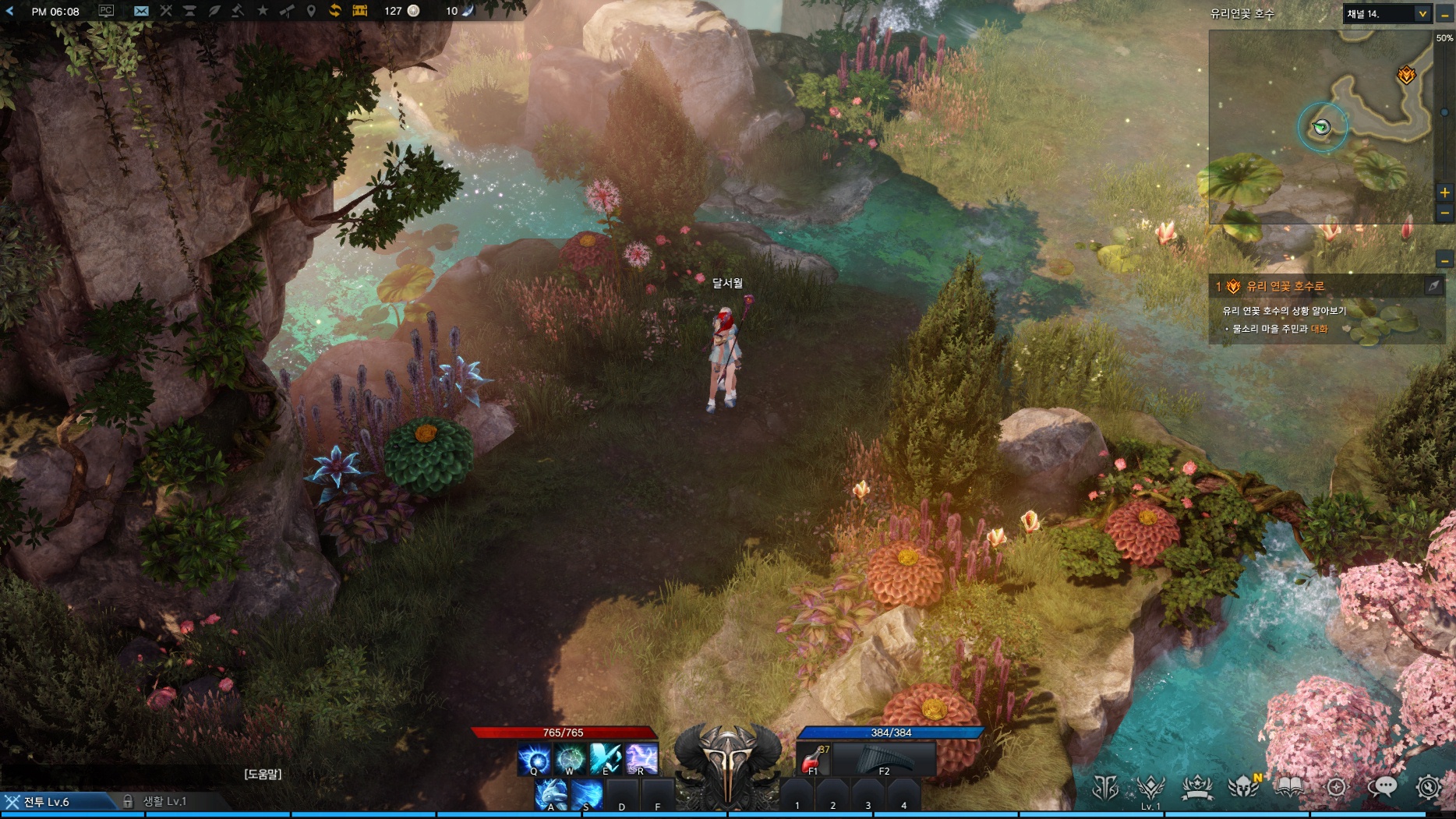Use the red health potion in F1

[812, 759]
